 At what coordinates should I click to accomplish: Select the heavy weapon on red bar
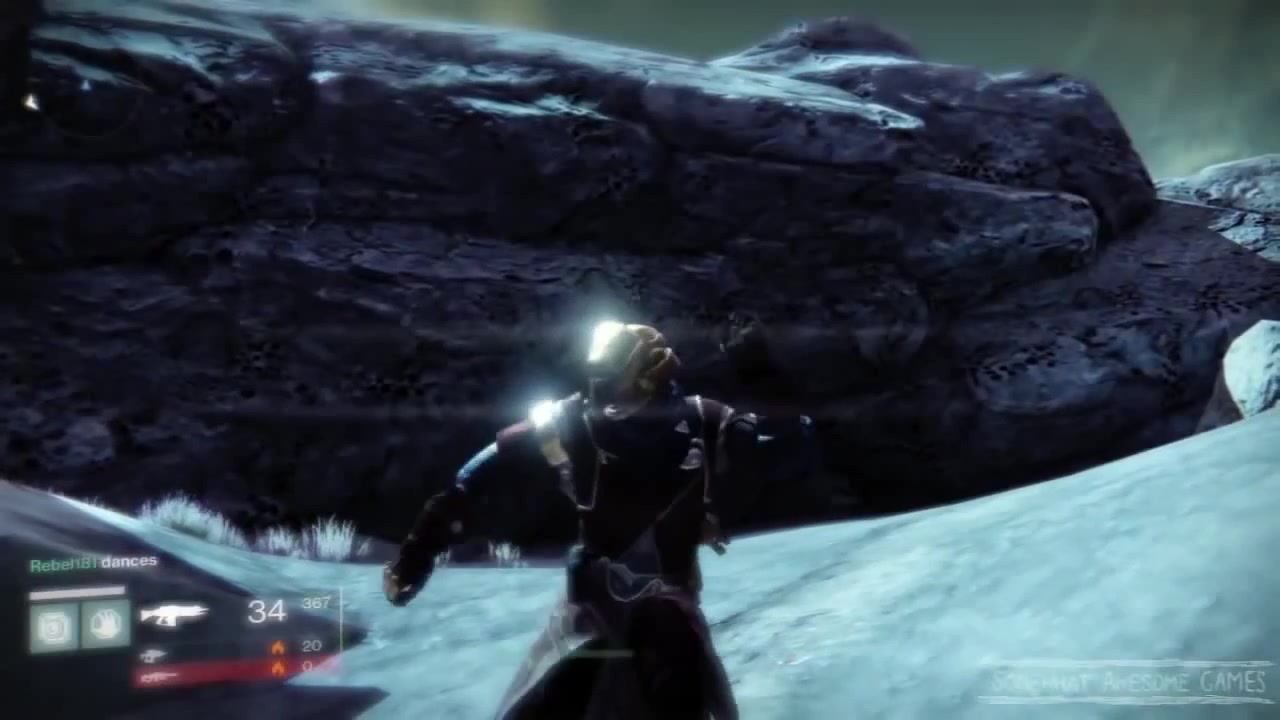158,677
